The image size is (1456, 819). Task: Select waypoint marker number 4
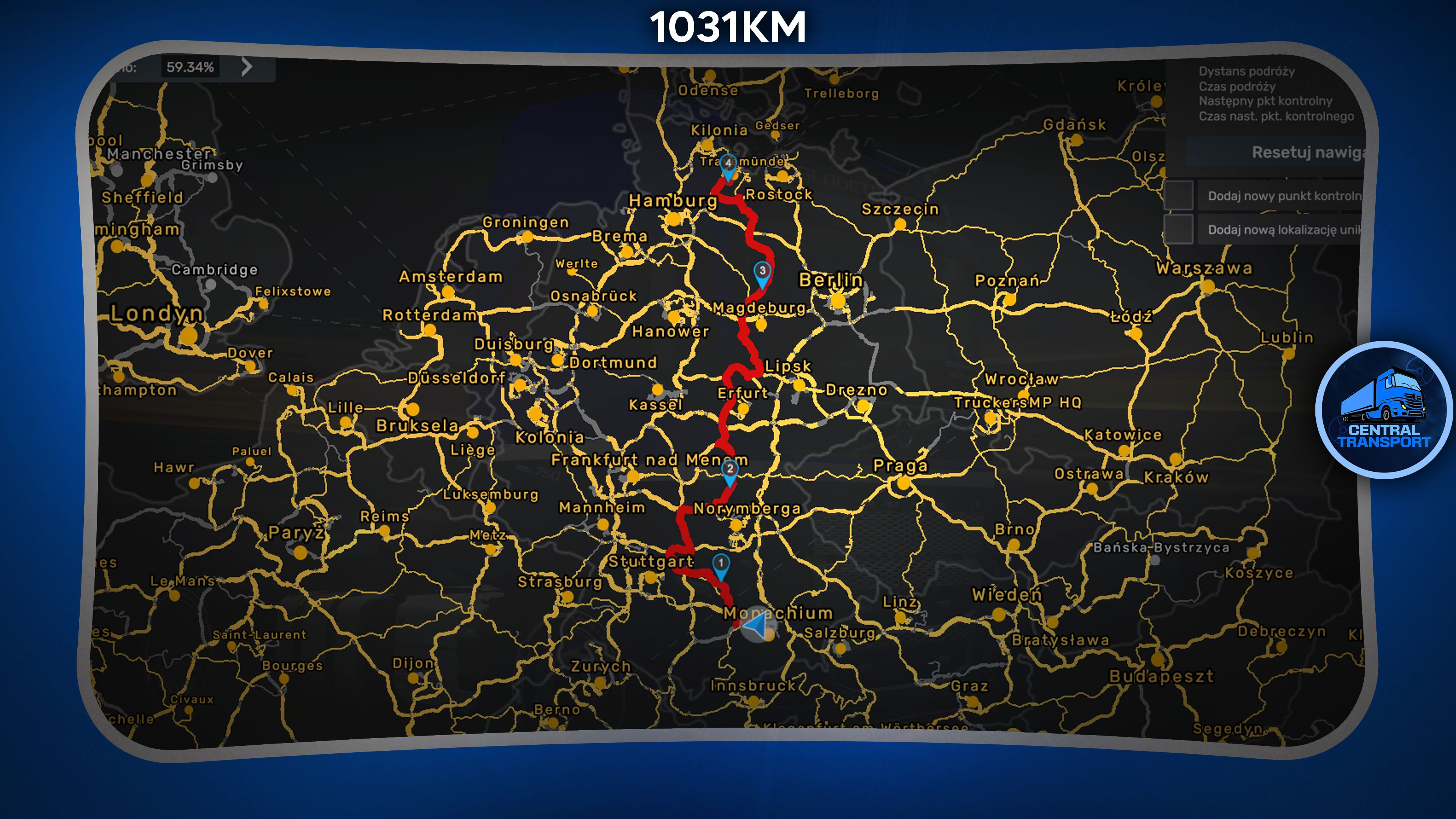(x=728, y=164)
